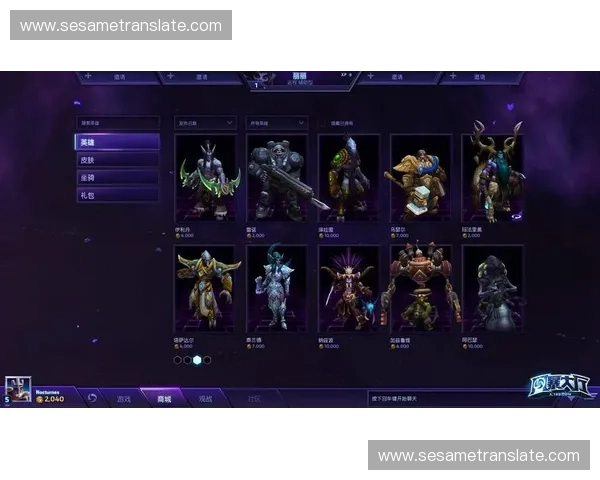Select the 英雄 (Heroes) shop category

117,142
